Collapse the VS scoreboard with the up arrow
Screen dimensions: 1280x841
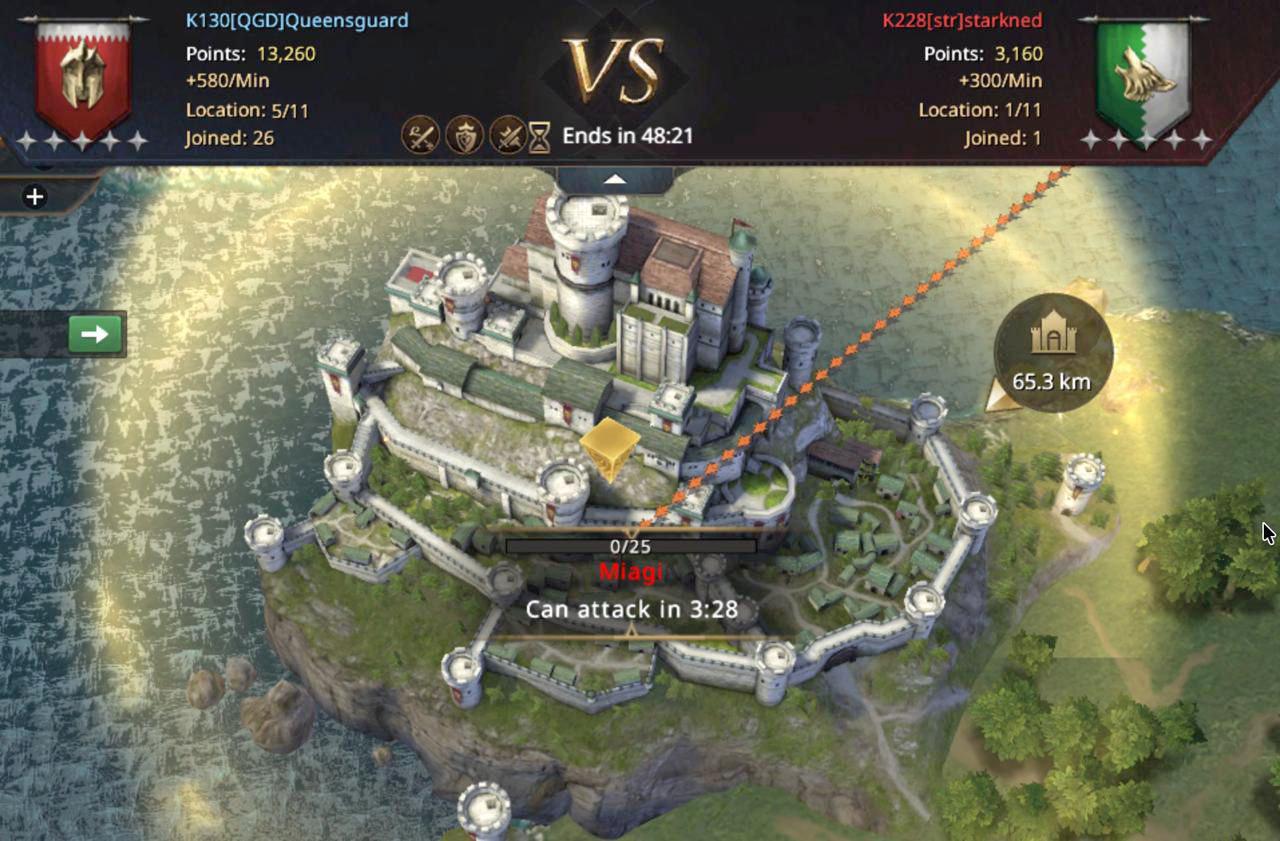(x=615, y=180)
